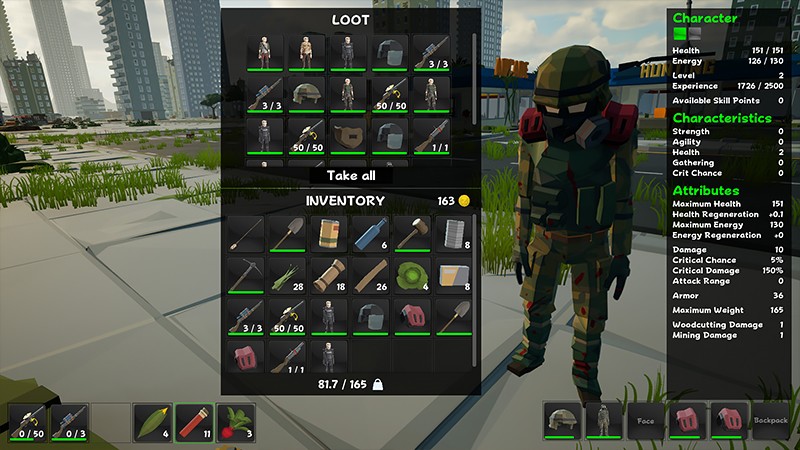Click the loot list scrollbar
The width and height of the screenshot is (800, 450).
474,70
